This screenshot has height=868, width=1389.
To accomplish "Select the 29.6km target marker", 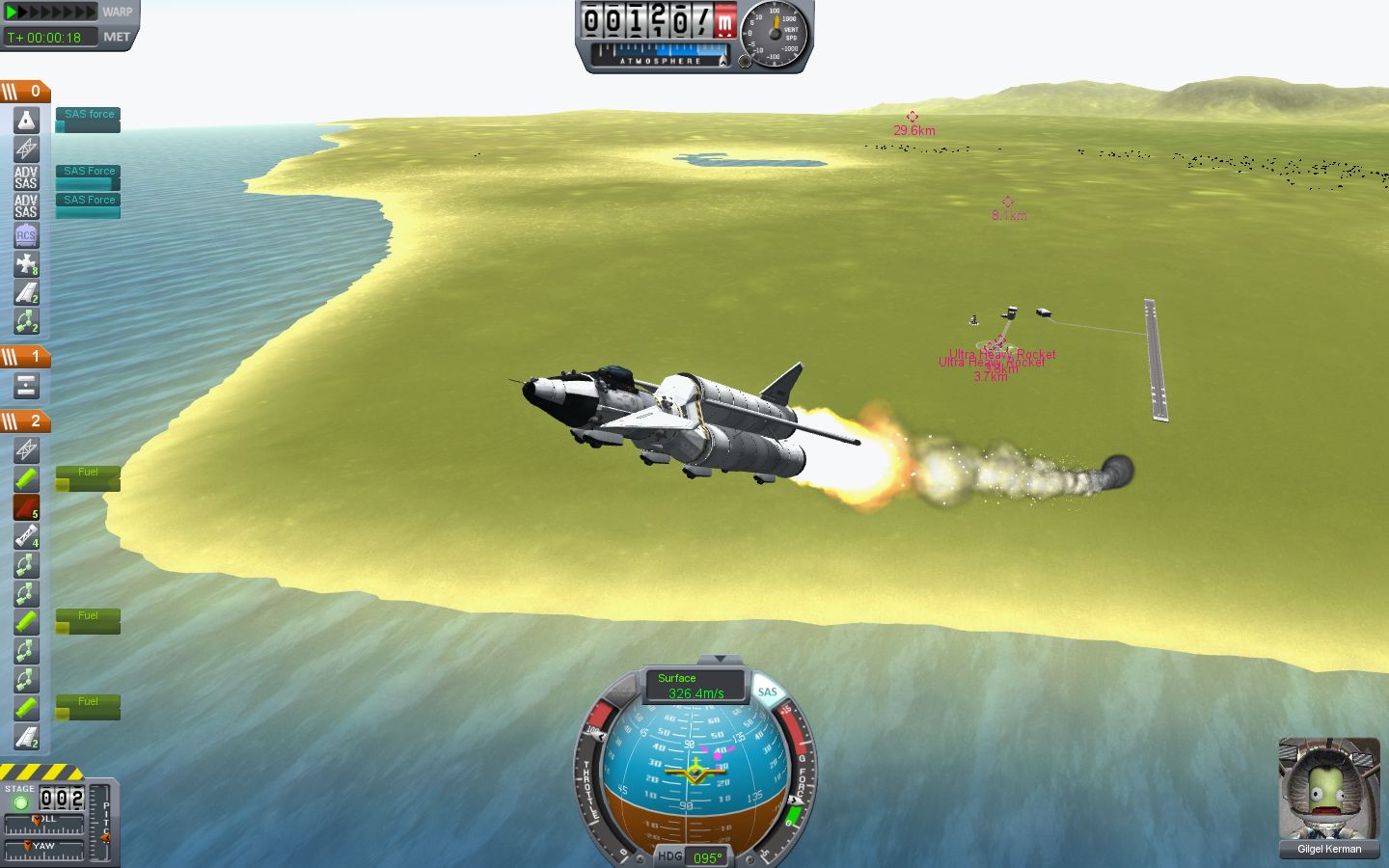I will pyautogui.click(x=912, y=117).
